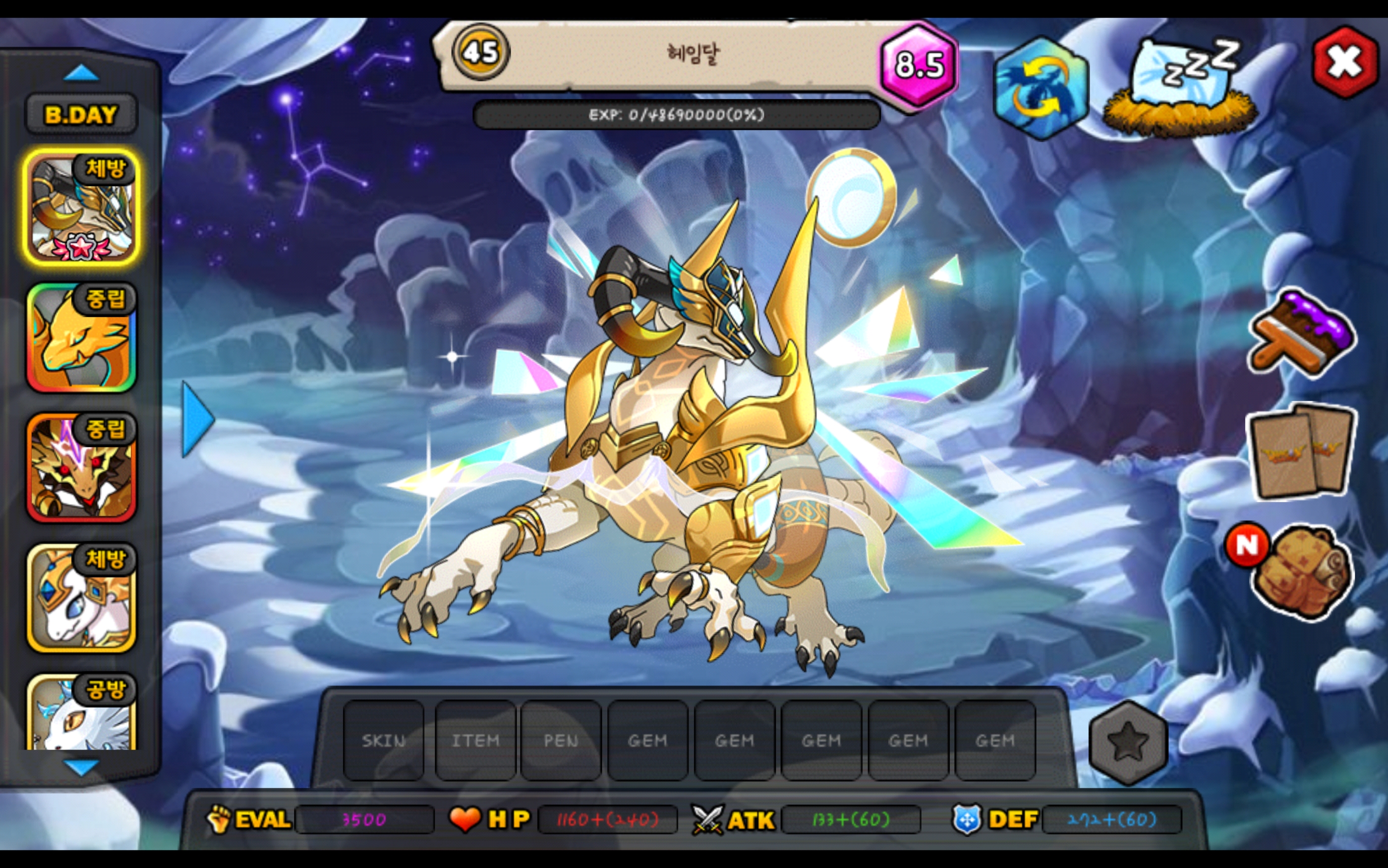Pick the red-eyed spiky dragon thumbnail
The height and width of the screenshot is (868, 1388).
(x=81, y=467)
